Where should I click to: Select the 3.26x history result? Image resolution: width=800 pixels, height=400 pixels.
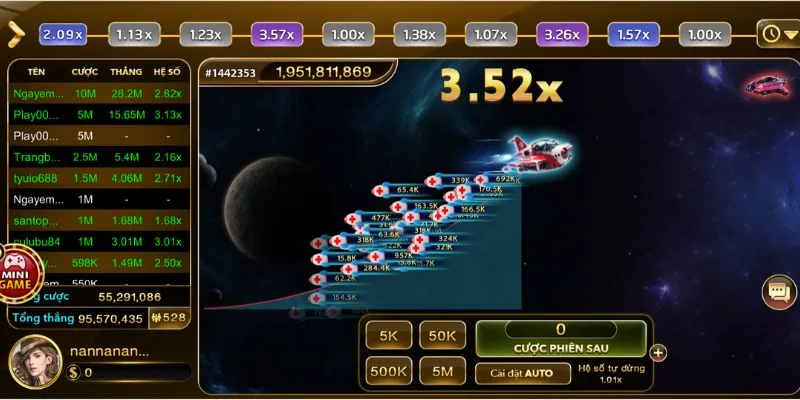561,34
